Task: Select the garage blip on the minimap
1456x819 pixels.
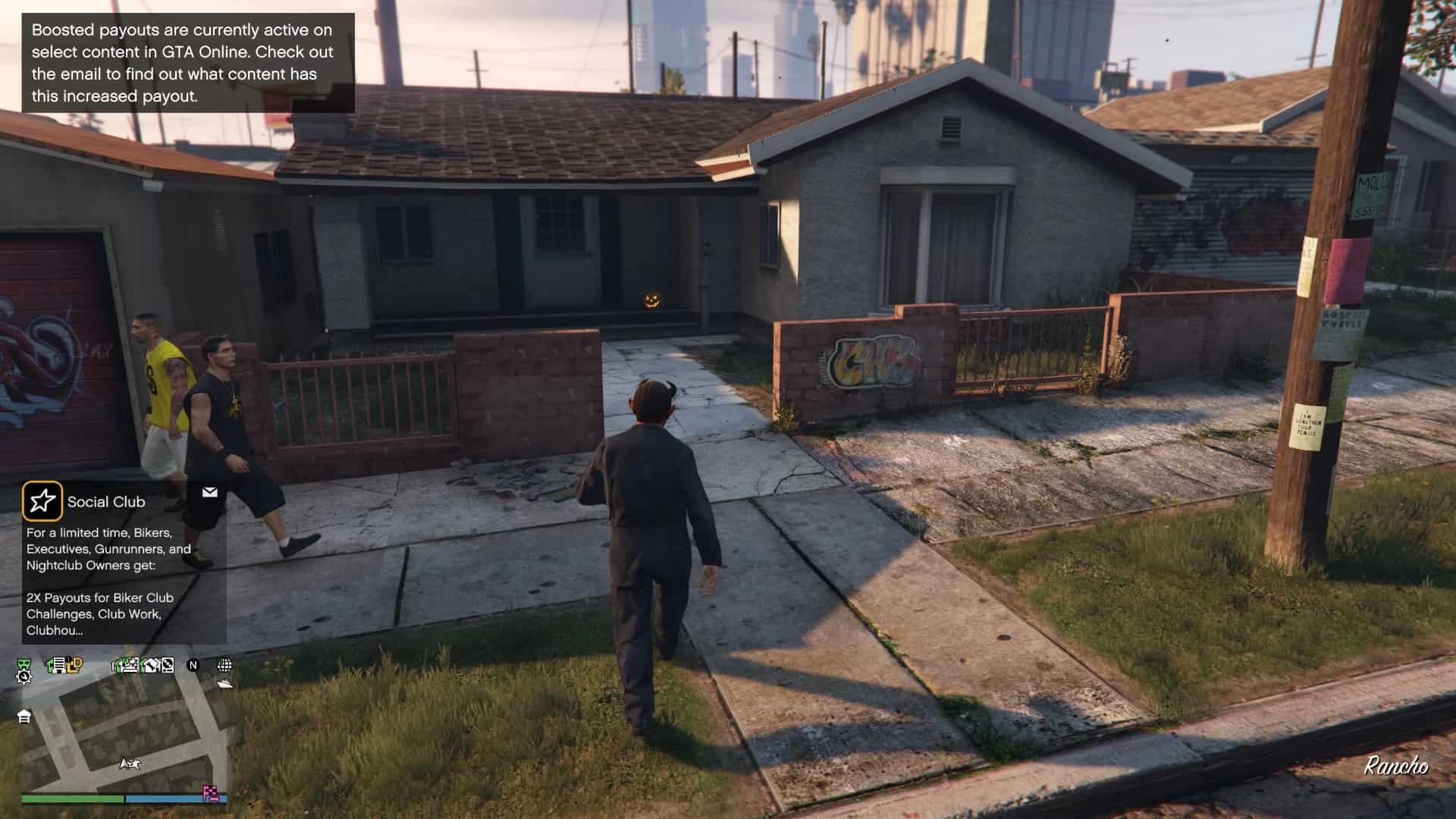Action: (x=24, y=717)
